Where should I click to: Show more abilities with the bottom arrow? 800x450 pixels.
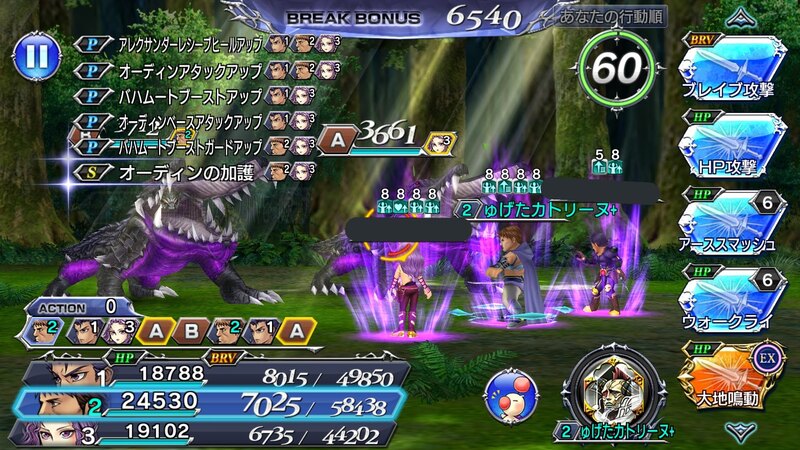click(740, 431)
